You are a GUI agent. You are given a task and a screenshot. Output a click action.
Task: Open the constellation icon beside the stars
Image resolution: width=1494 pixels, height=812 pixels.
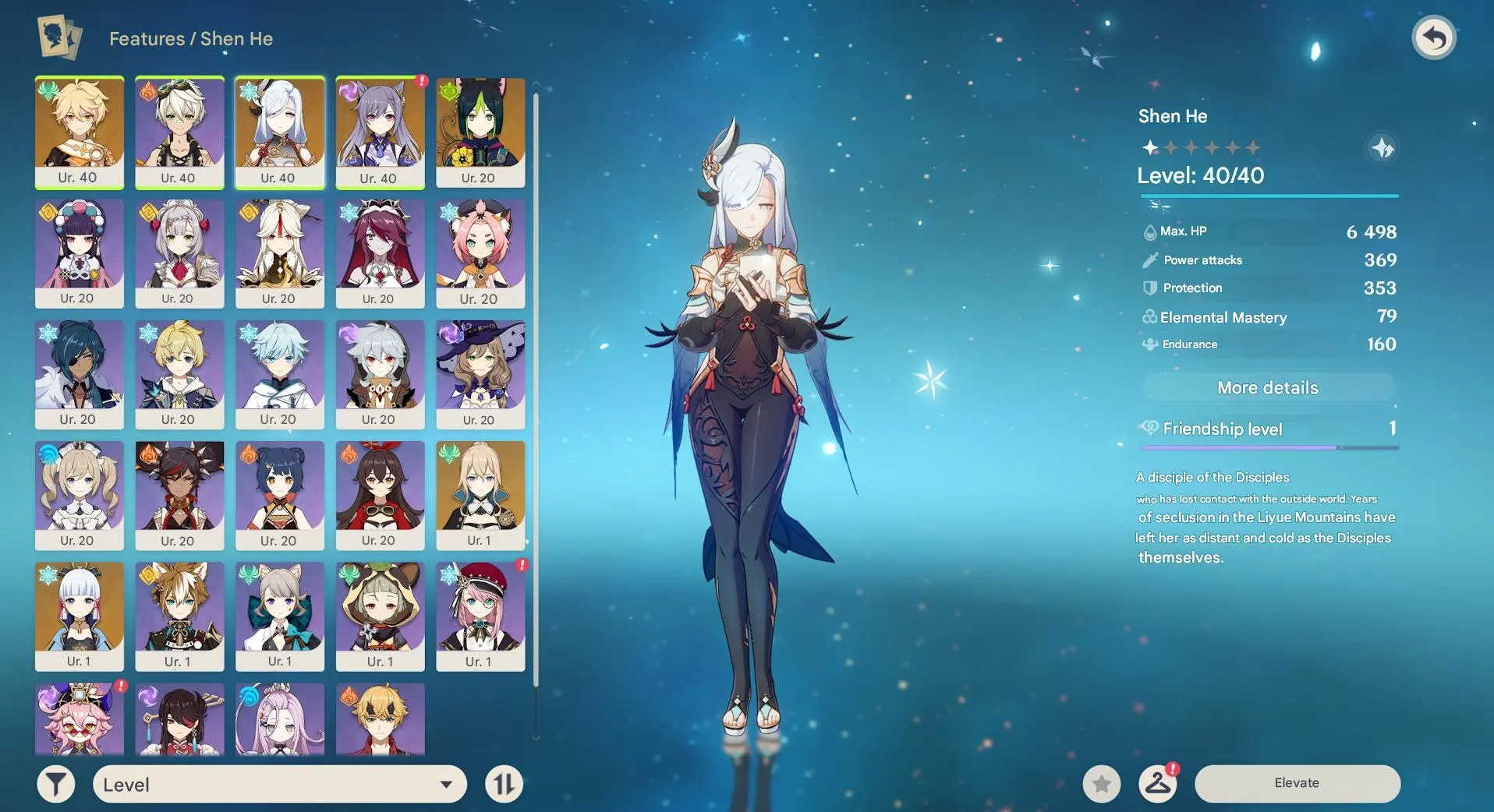1382,147
